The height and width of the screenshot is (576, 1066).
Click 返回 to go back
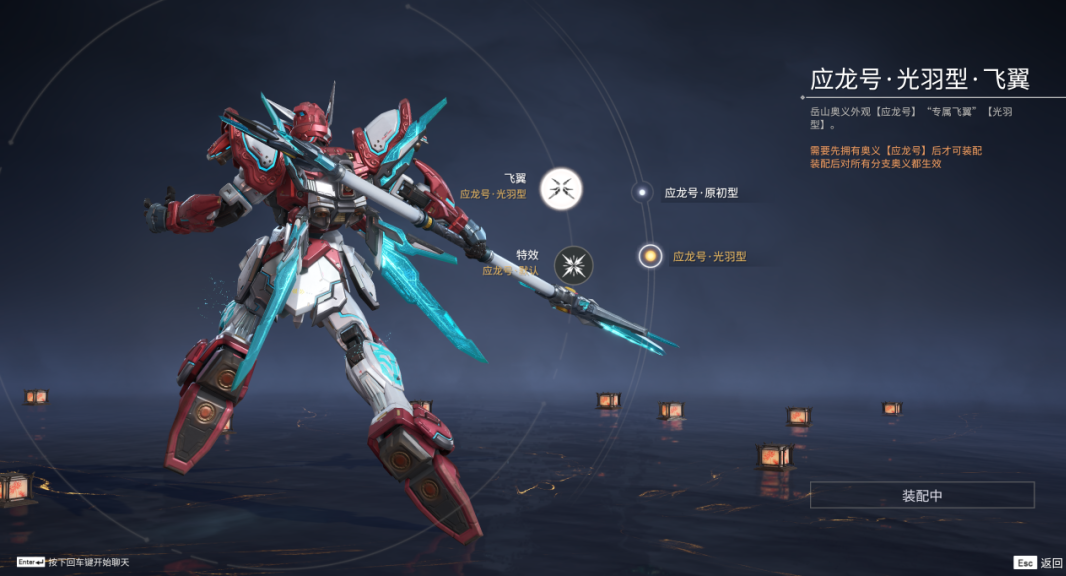(x=1038, y=562)
